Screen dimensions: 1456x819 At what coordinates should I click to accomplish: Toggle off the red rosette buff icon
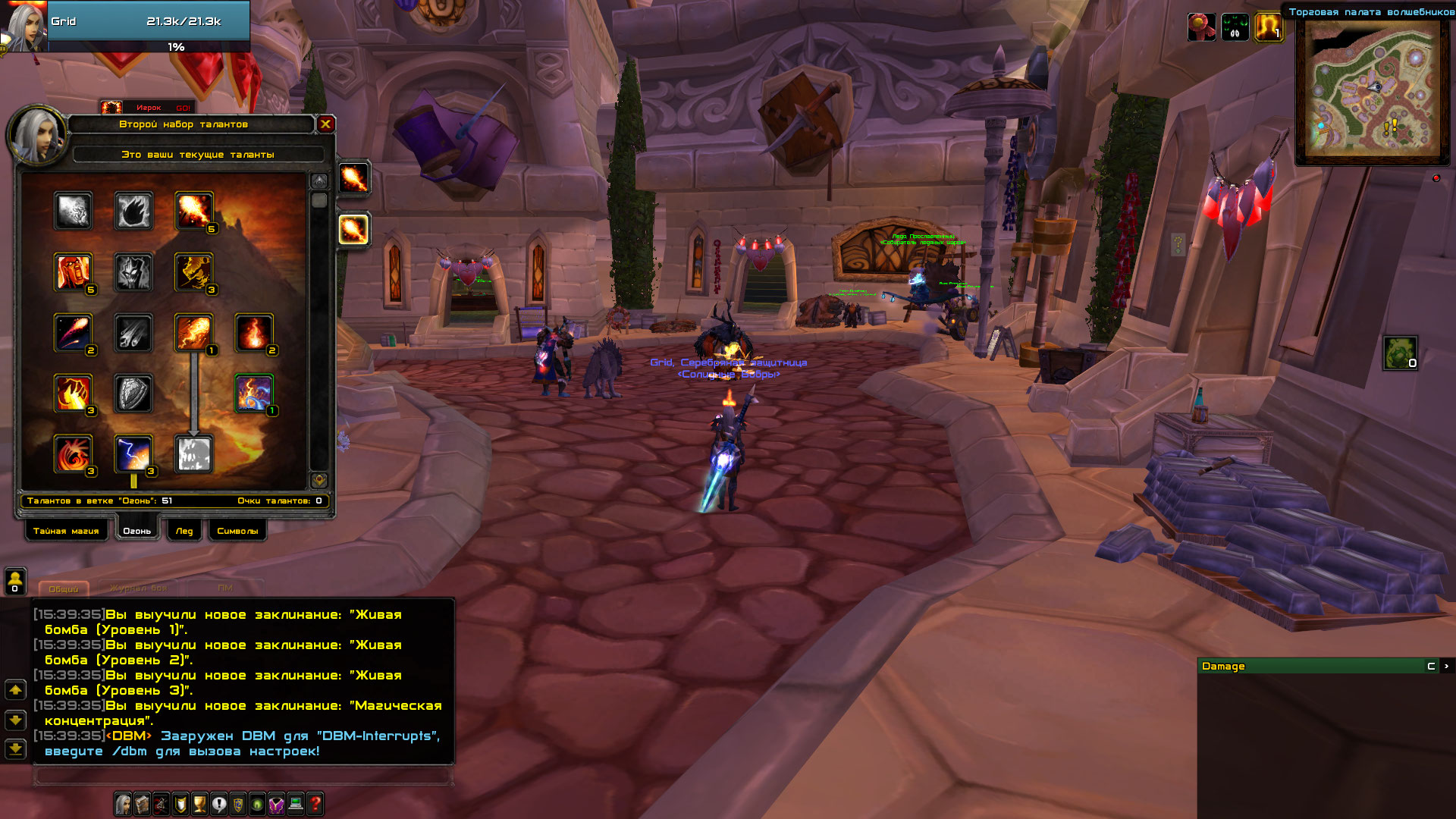pos(1203,28)
